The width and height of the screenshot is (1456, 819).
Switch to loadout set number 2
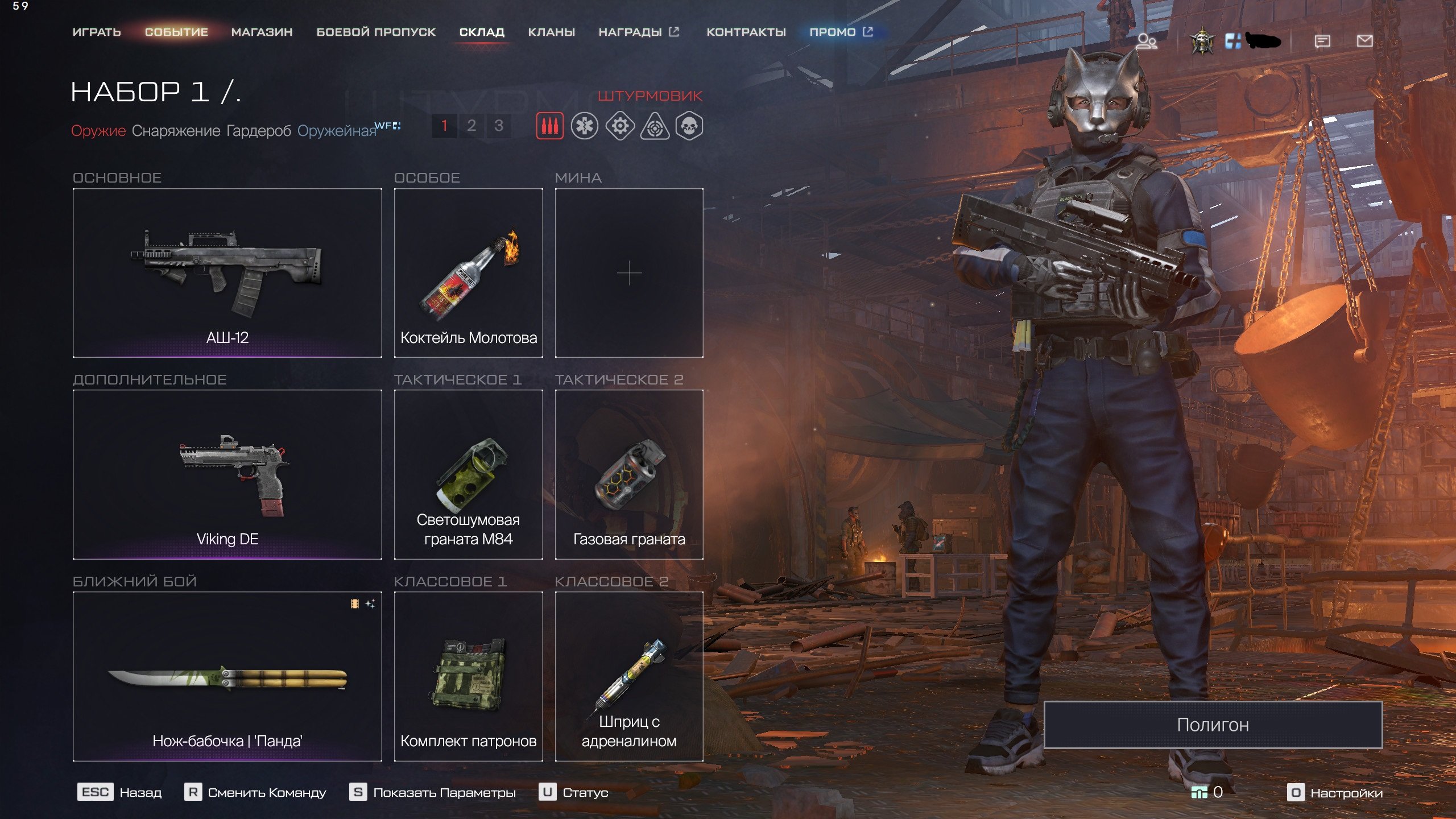tap(471, 126)
